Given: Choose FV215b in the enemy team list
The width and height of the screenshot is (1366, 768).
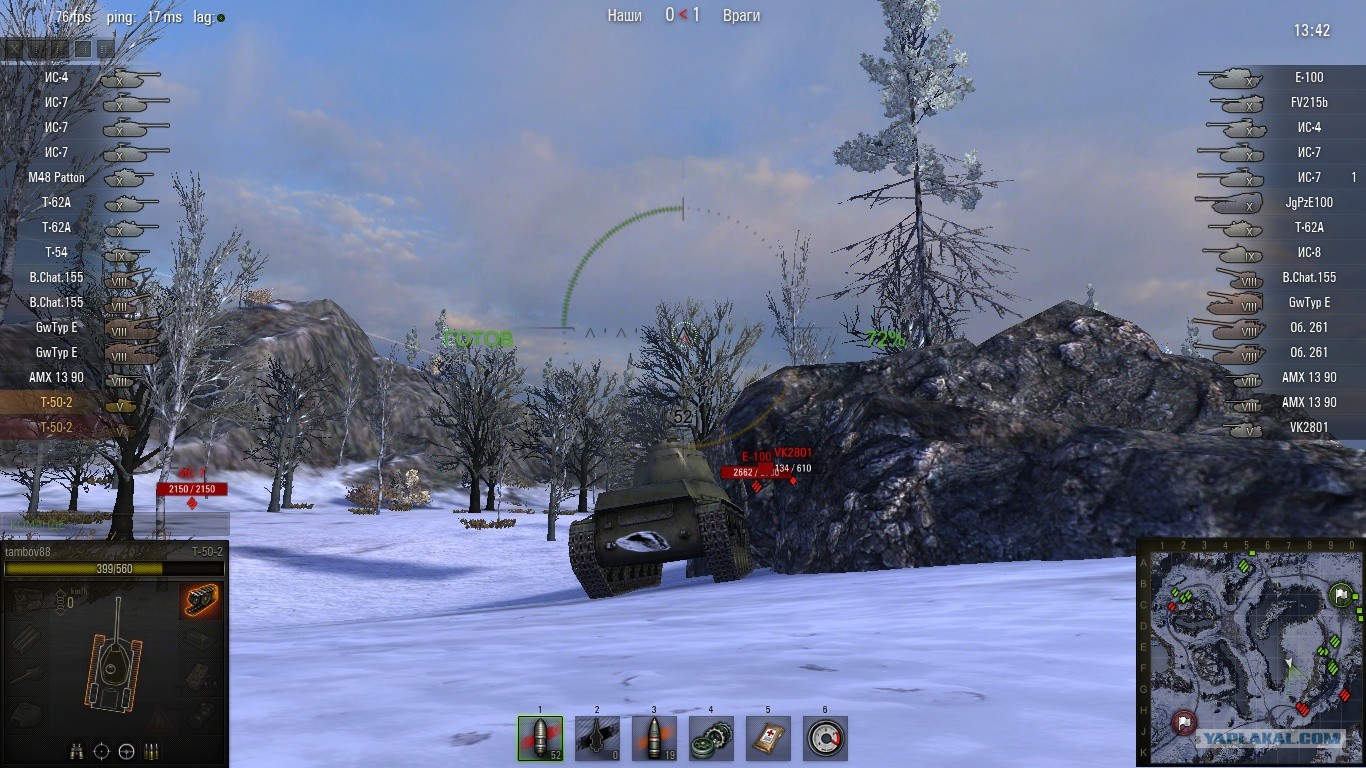Looking at the screenshot, I should [1308, 103].
